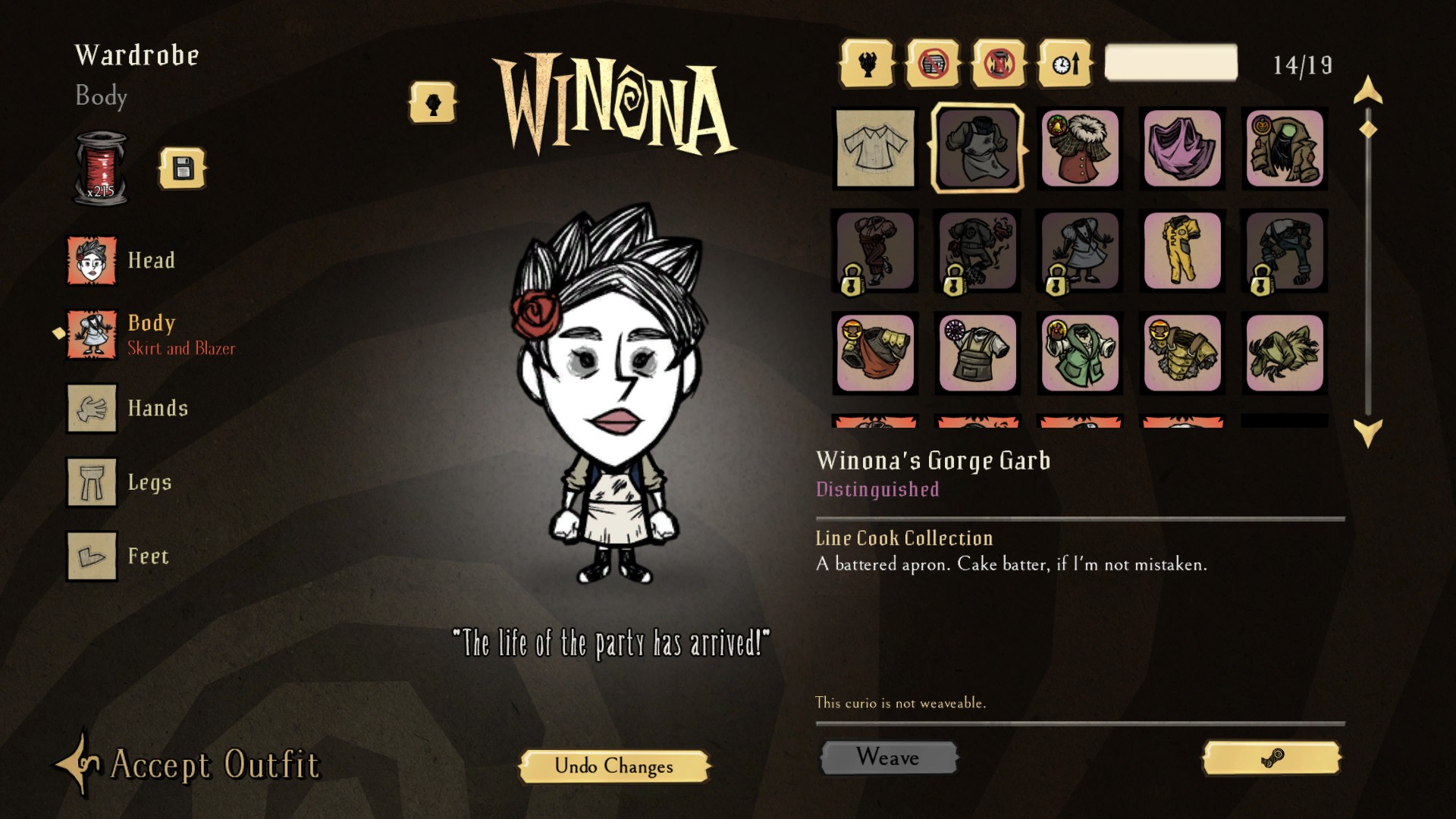Click the spool currency icon
The height and width of the screenshot is (819, 1456).
[102, 168]
